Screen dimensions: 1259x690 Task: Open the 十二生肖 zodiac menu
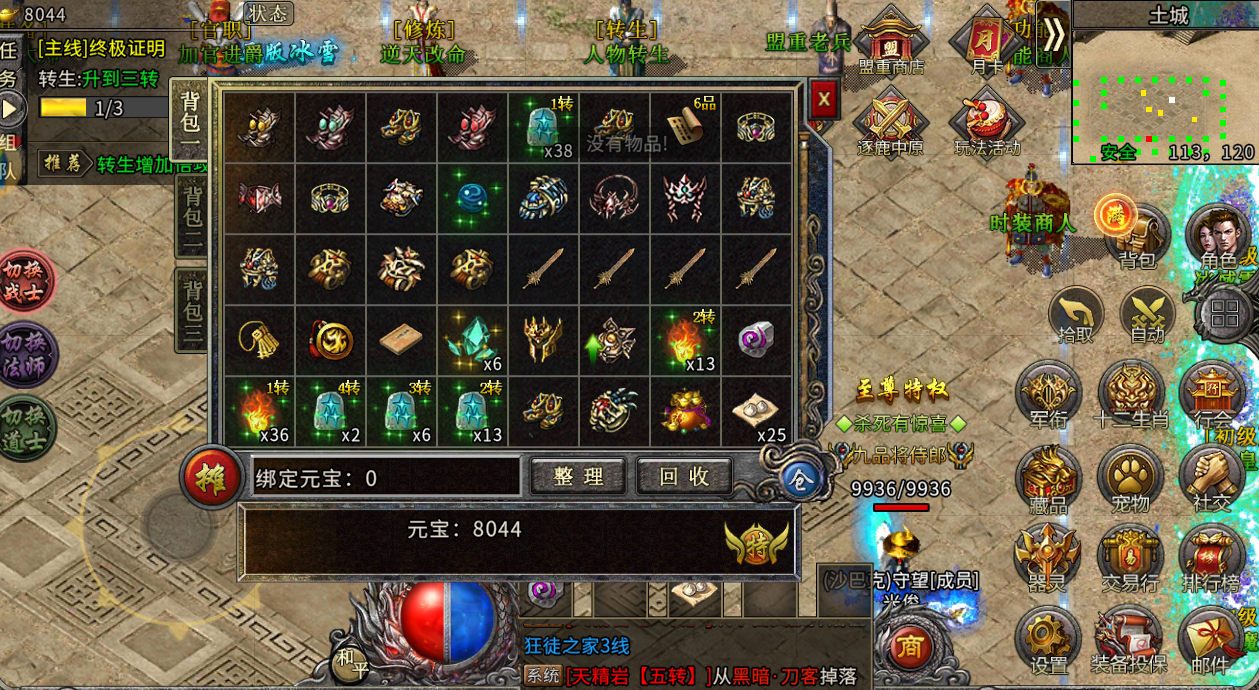1130,393
